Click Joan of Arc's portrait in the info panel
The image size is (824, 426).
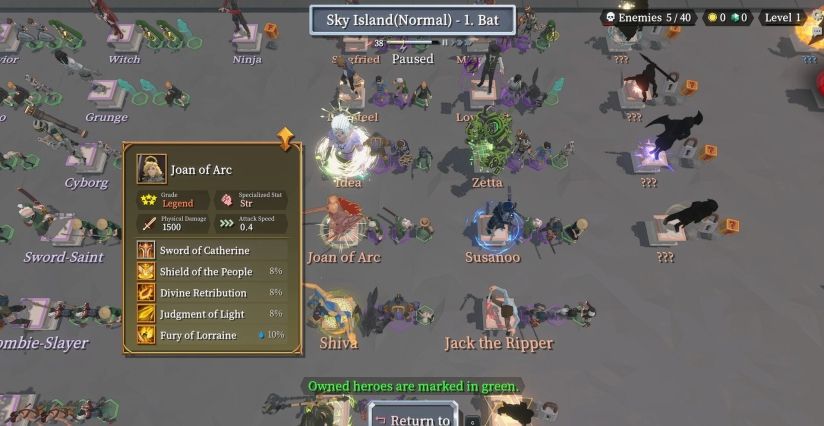(x=152, y=168)
